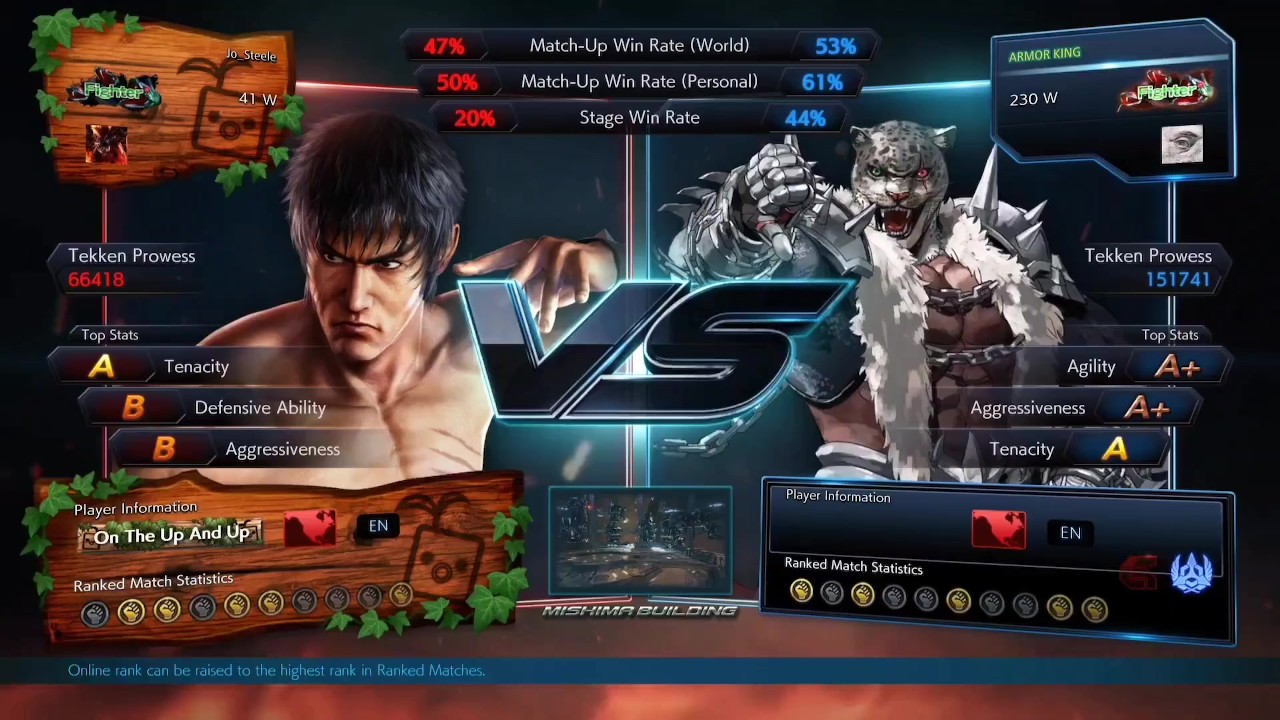
Task: Click Jo_Steele's red avatar icon
Action: click(106, 144)
